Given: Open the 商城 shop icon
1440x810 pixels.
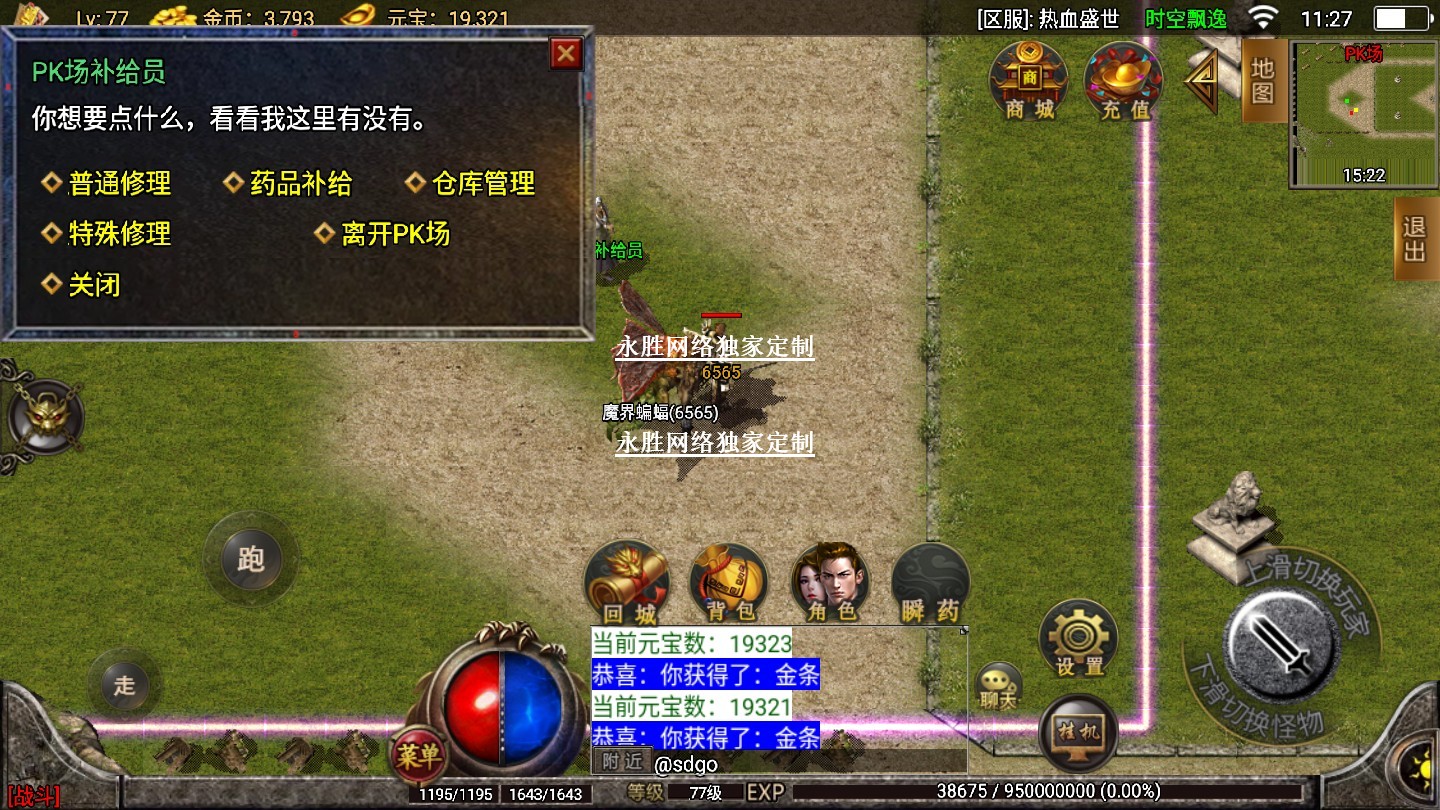Looking at the screenshot, I should pos(1029,82).
